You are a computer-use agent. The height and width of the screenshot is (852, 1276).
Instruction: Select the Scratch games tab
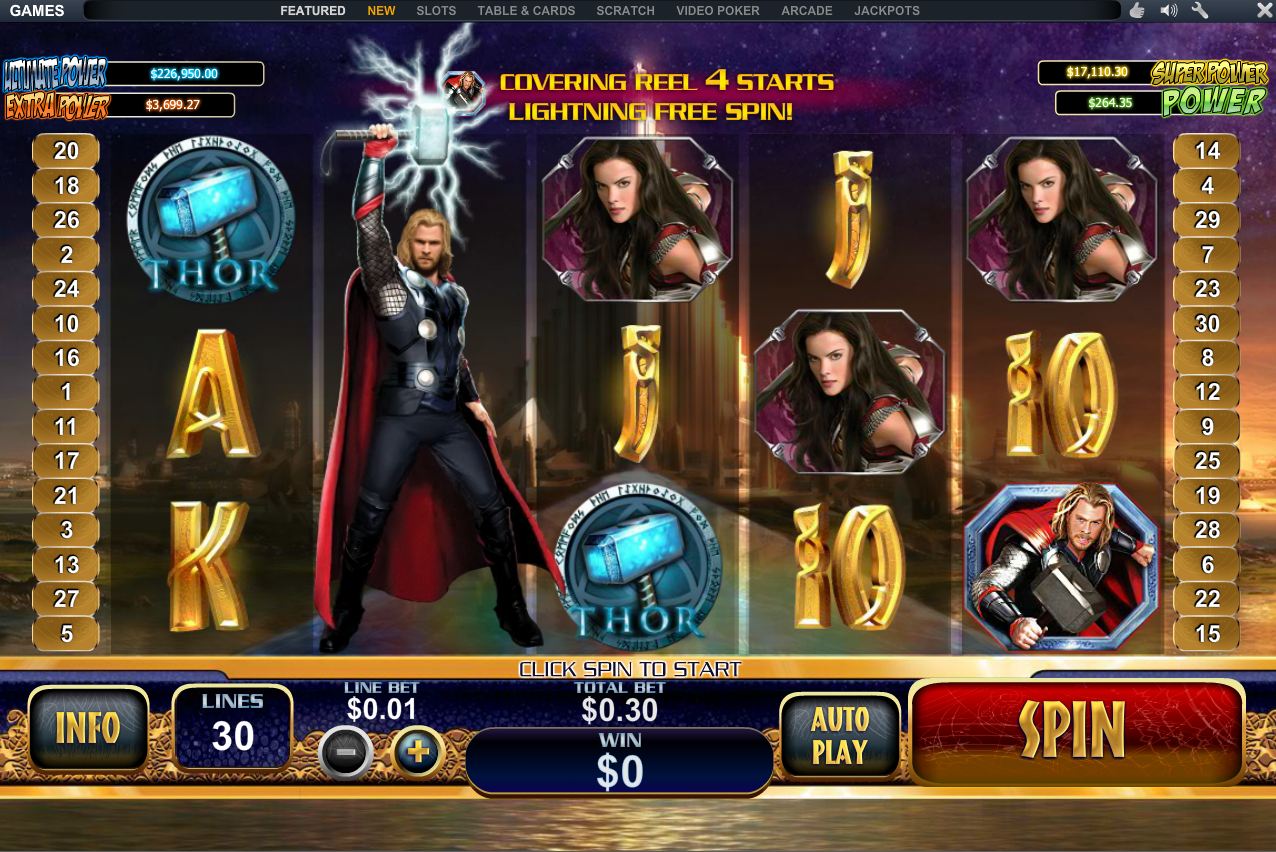(x=625, y=11)
